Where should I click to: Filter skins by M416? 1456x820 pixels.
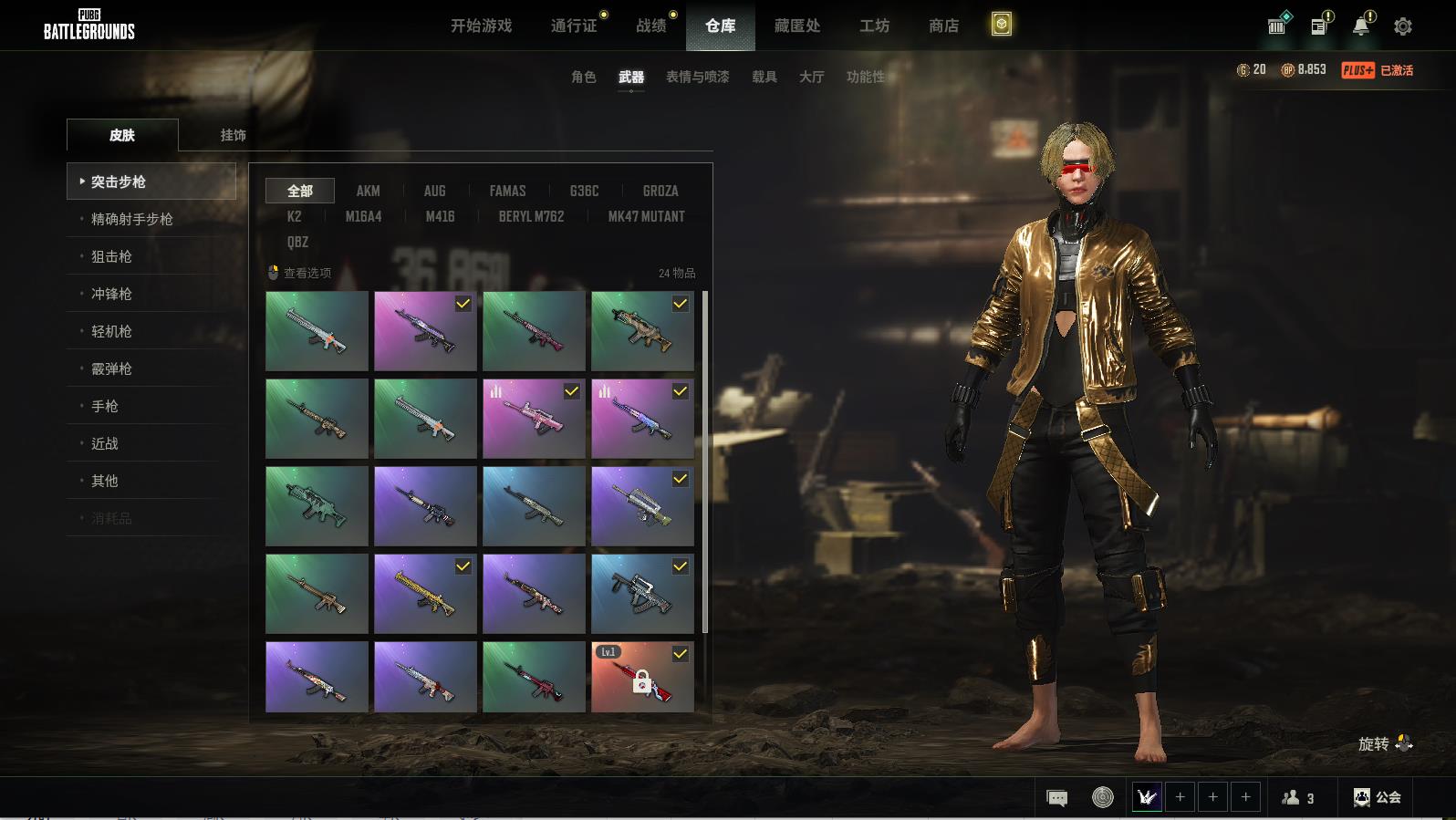pyautogui.click(x=440, y=216)
